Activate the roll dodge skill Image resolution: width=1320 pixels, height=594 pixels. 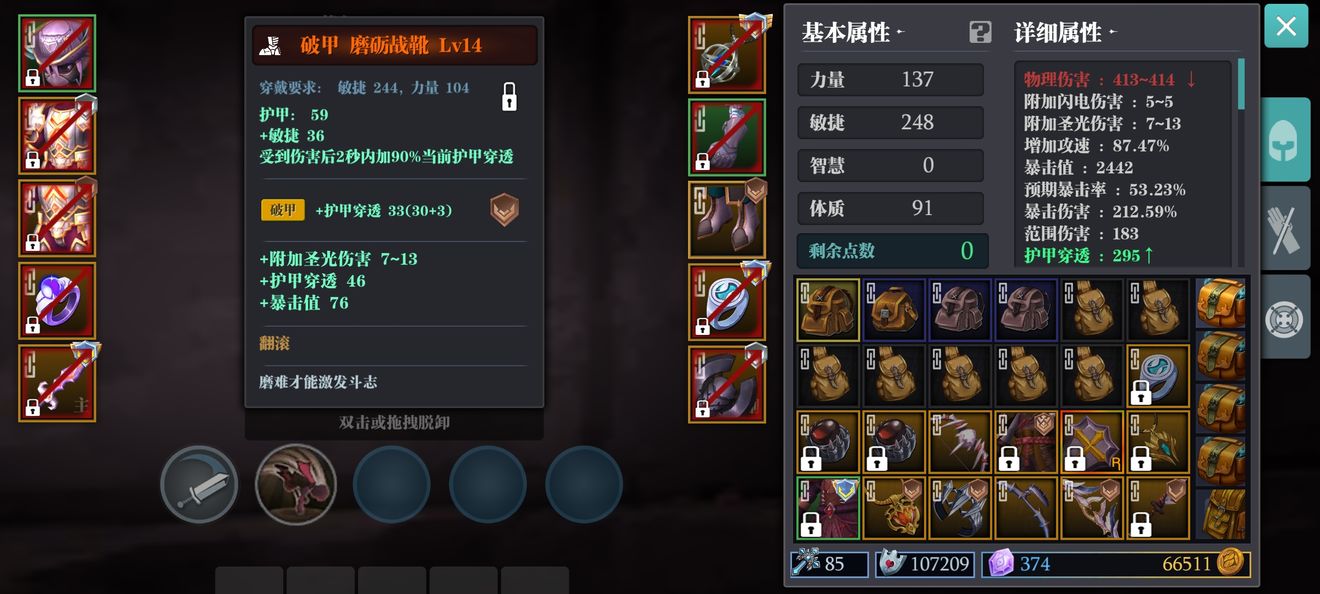click(x=295, y=484)
